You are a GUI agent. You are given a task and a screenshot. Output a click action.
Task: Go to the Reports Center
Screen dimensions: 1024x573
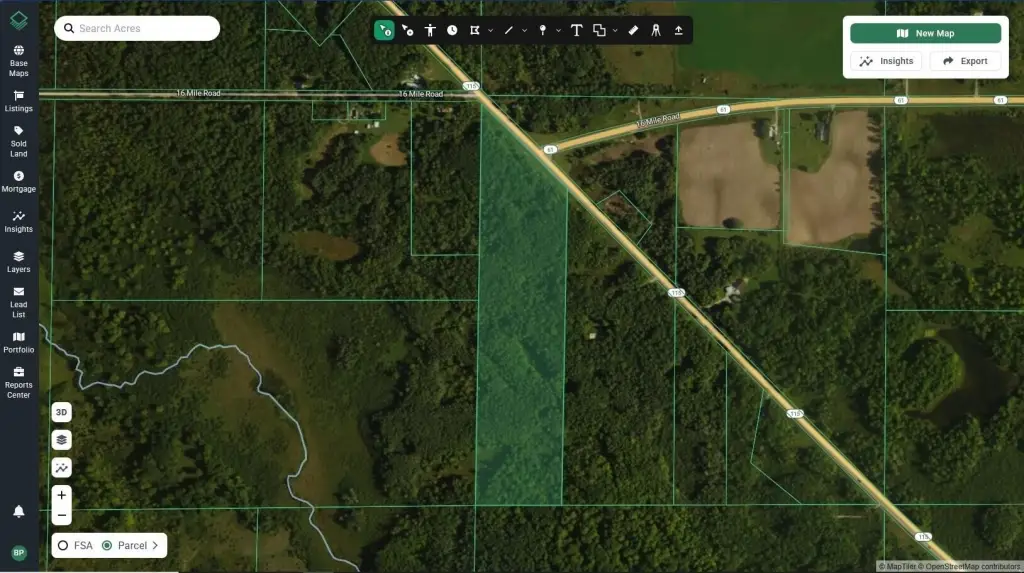pyautogui.click(x=18, y=382)
